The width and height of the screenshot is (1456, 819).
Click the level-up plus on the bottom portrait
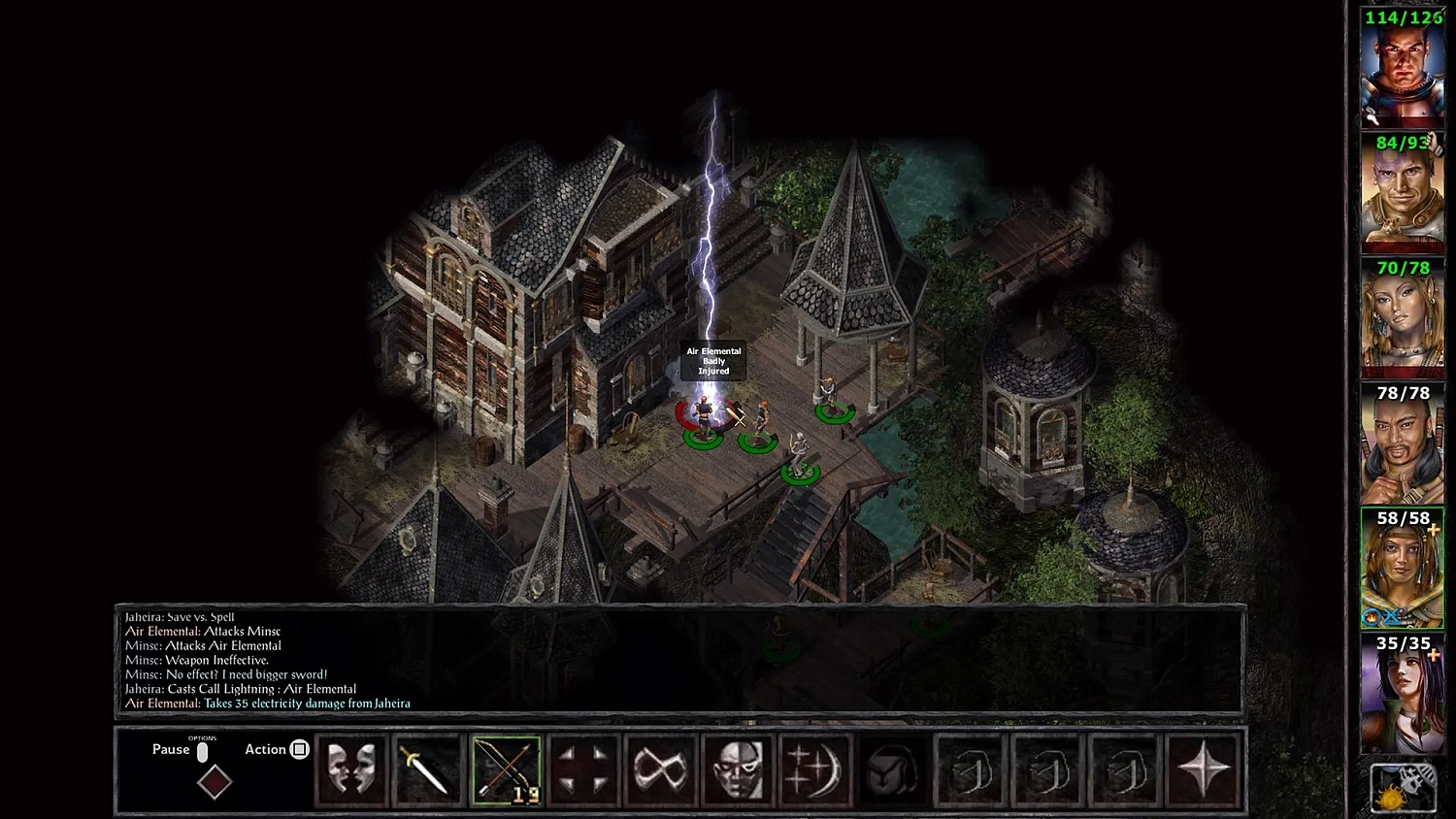tap(1433, 655)
